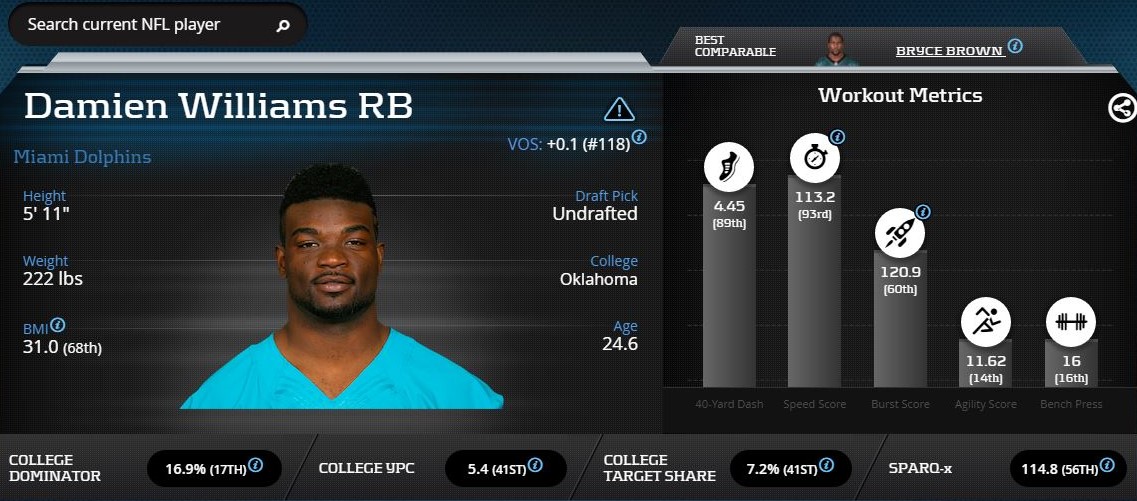Click the Speed Score info icon
Screen dimensions: 1137x501
point(838,136)
